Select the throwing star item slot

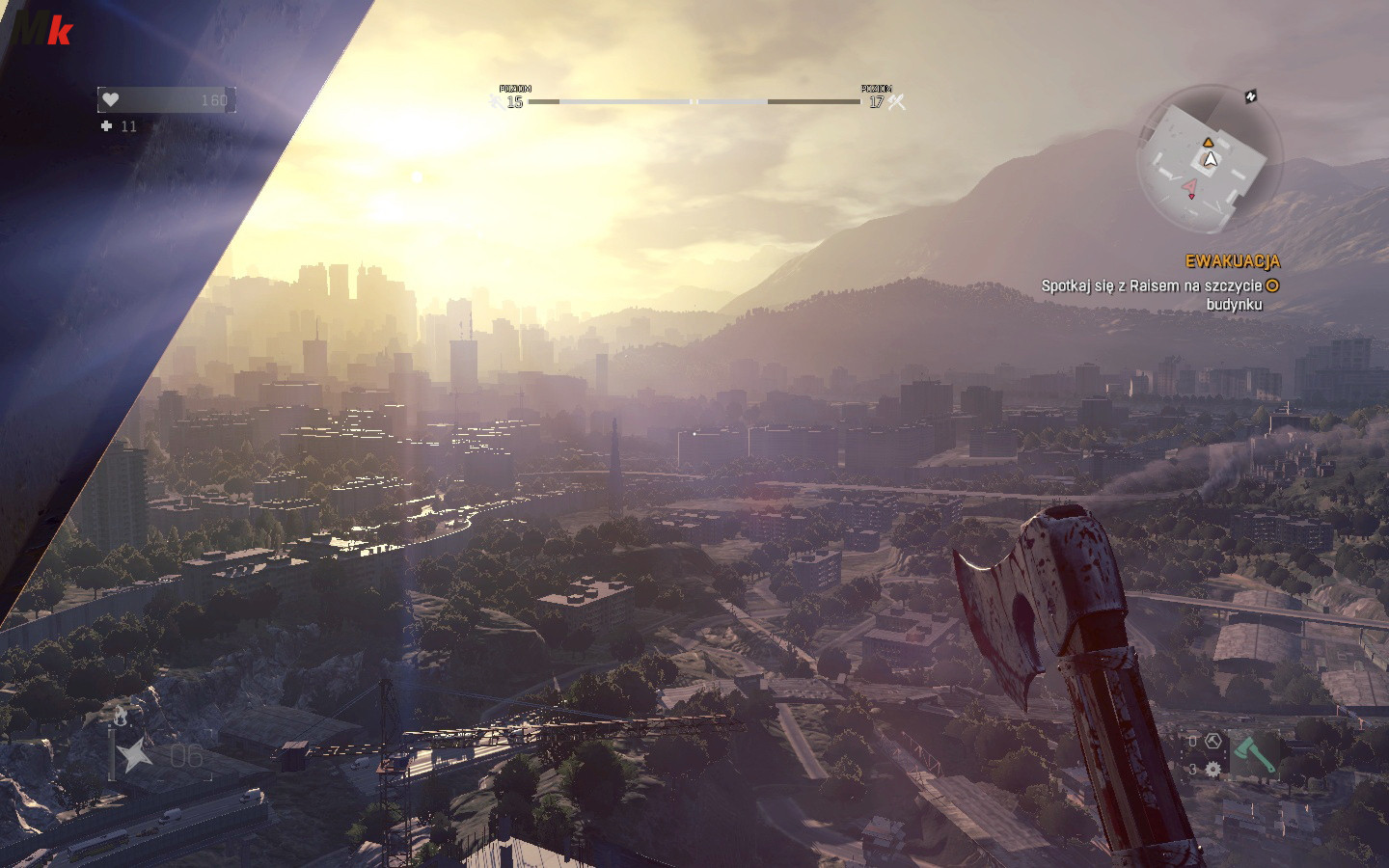pyautogui.click(x=135, y=753)
